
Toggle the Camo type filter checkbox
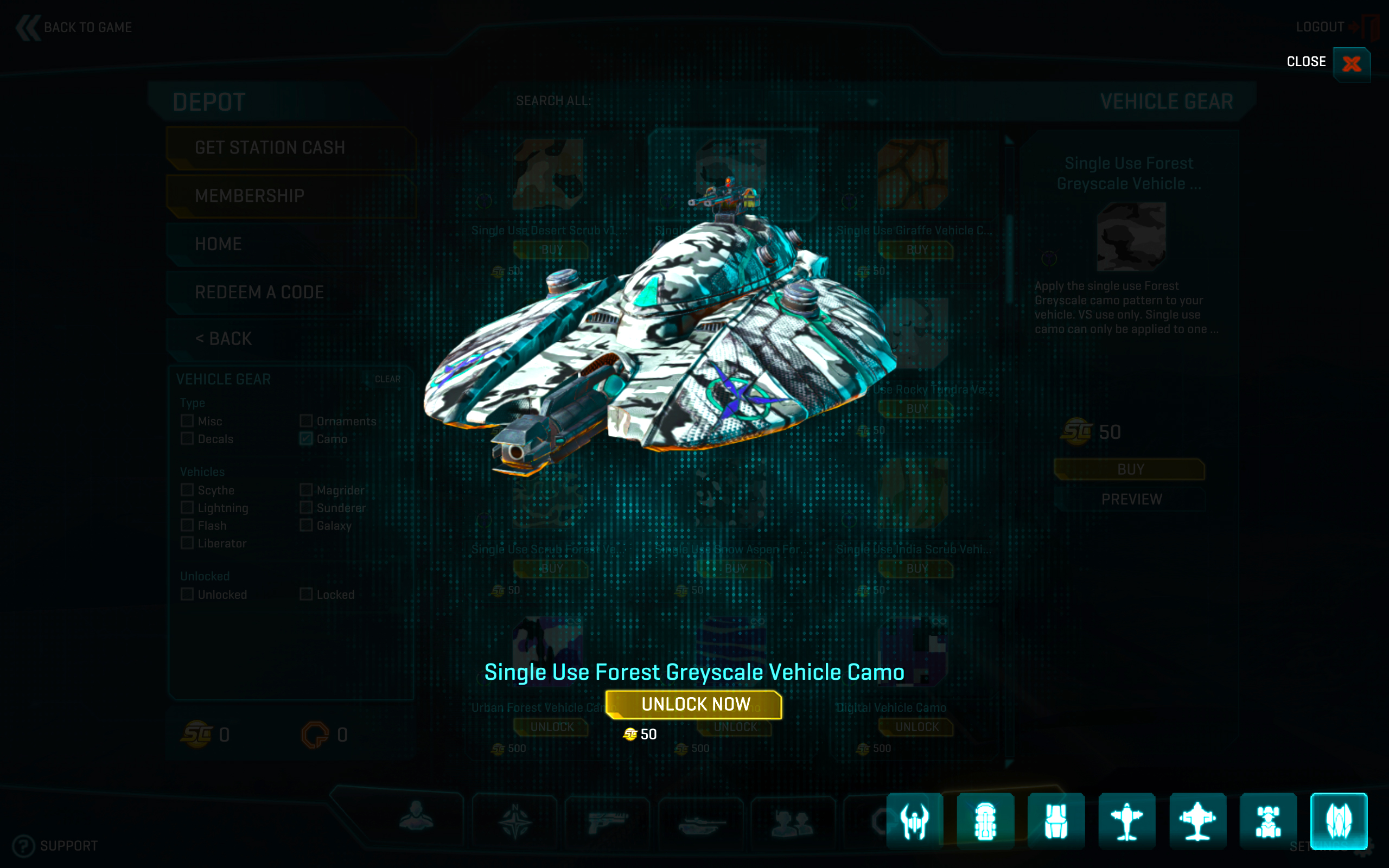click(306, 438)
